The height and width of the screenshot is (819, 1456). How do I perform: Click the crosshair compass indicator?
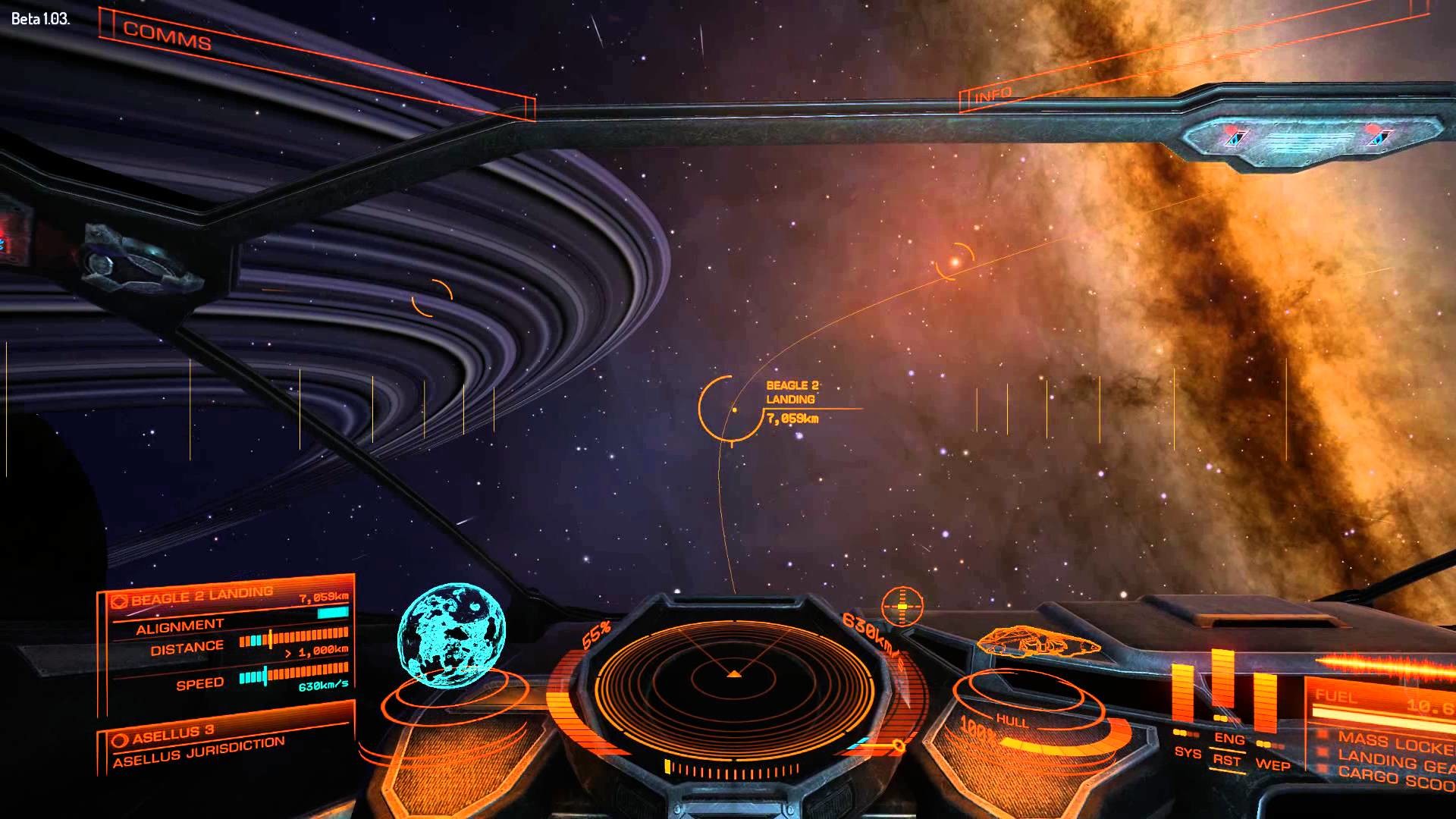pyautogui.click(x=902, y=607)
